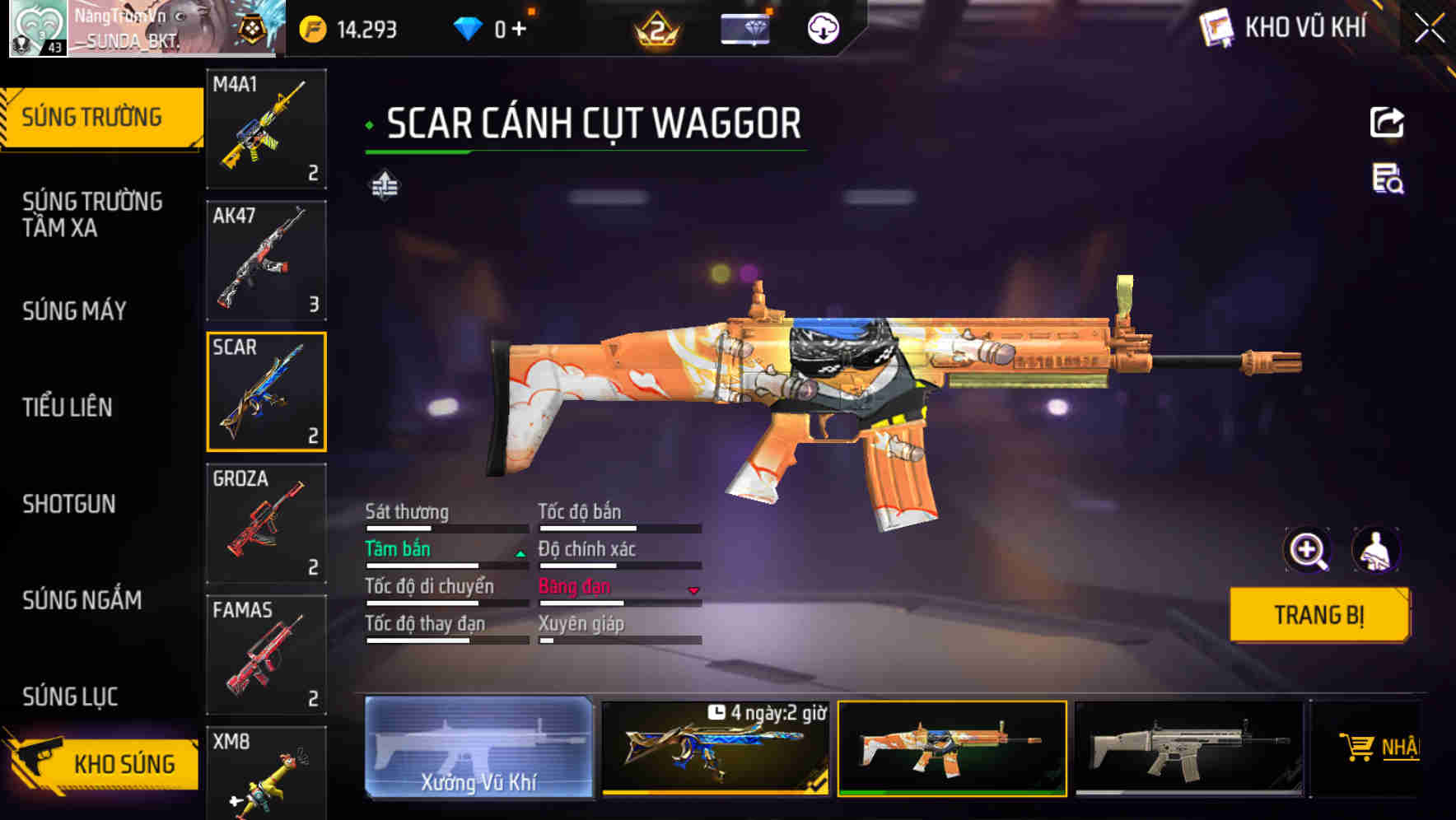Select the M4A1 weapon tile
The width and height of the screenshot is (1456, 820).
(266, 129)
